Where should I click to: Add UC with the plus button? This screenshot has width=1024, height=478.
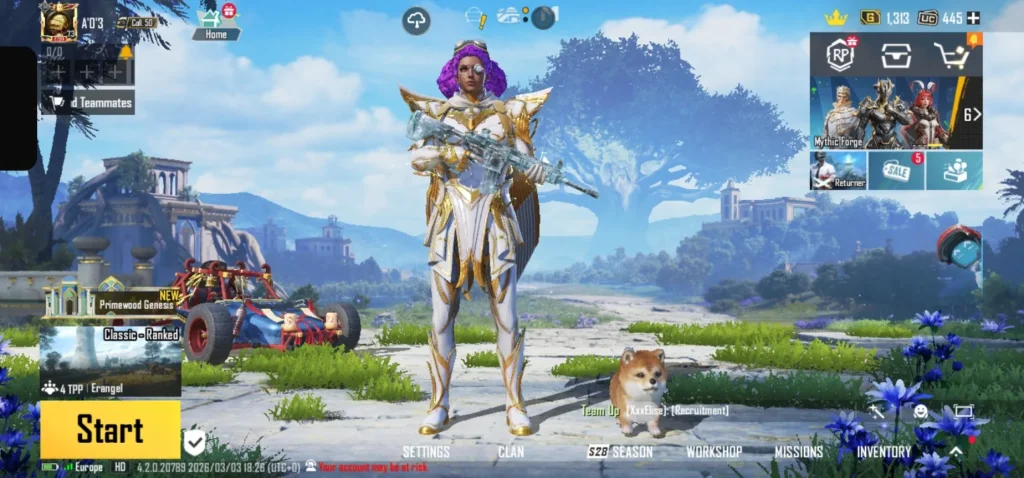point(974,18)
